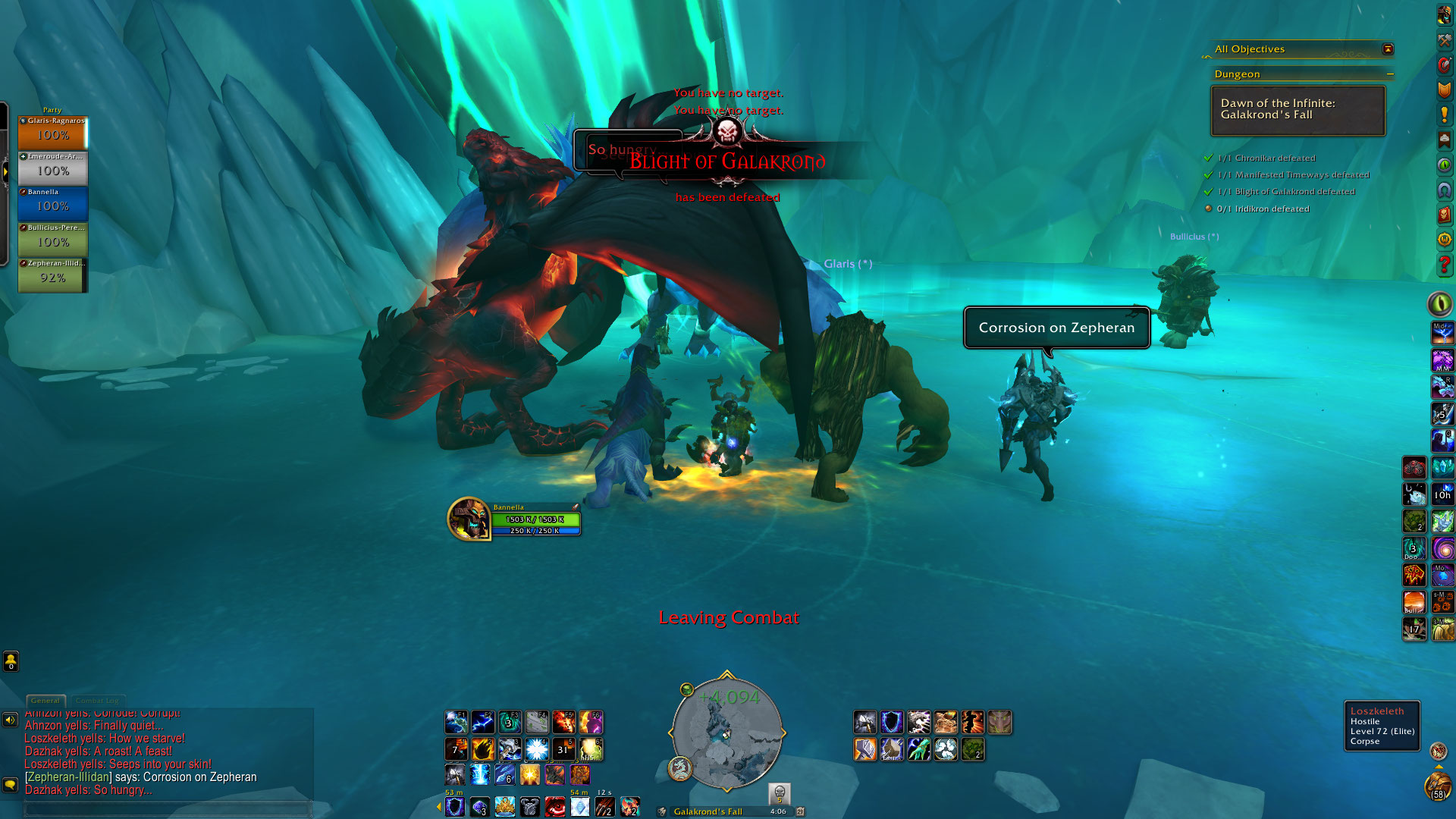The height and width of the screenshot is (819, 1456).
Task: Use the red eye ability icon
Action: point(555,806)
